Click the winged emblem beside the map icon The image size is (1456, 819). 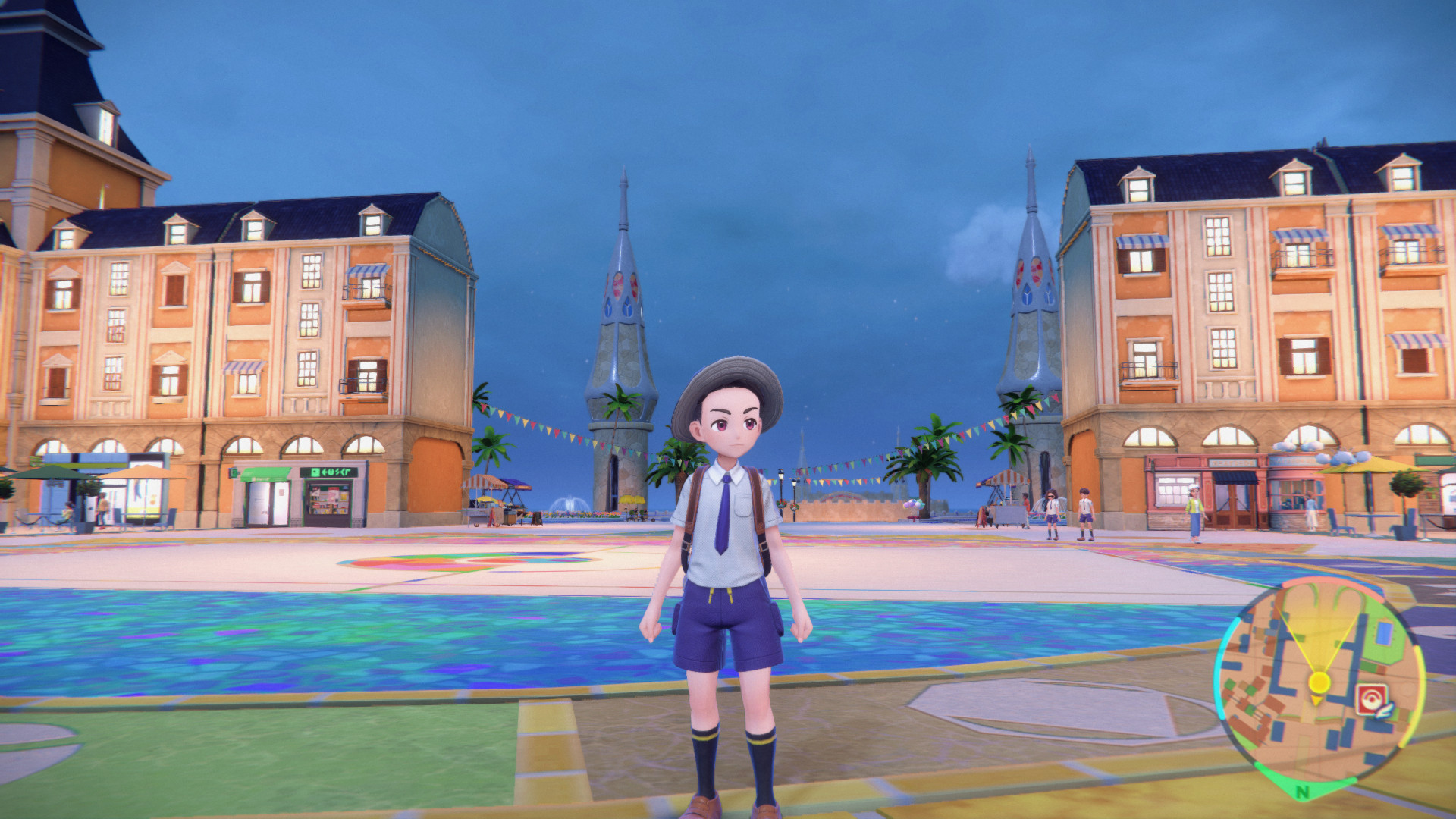click(x=1383, y=709)
